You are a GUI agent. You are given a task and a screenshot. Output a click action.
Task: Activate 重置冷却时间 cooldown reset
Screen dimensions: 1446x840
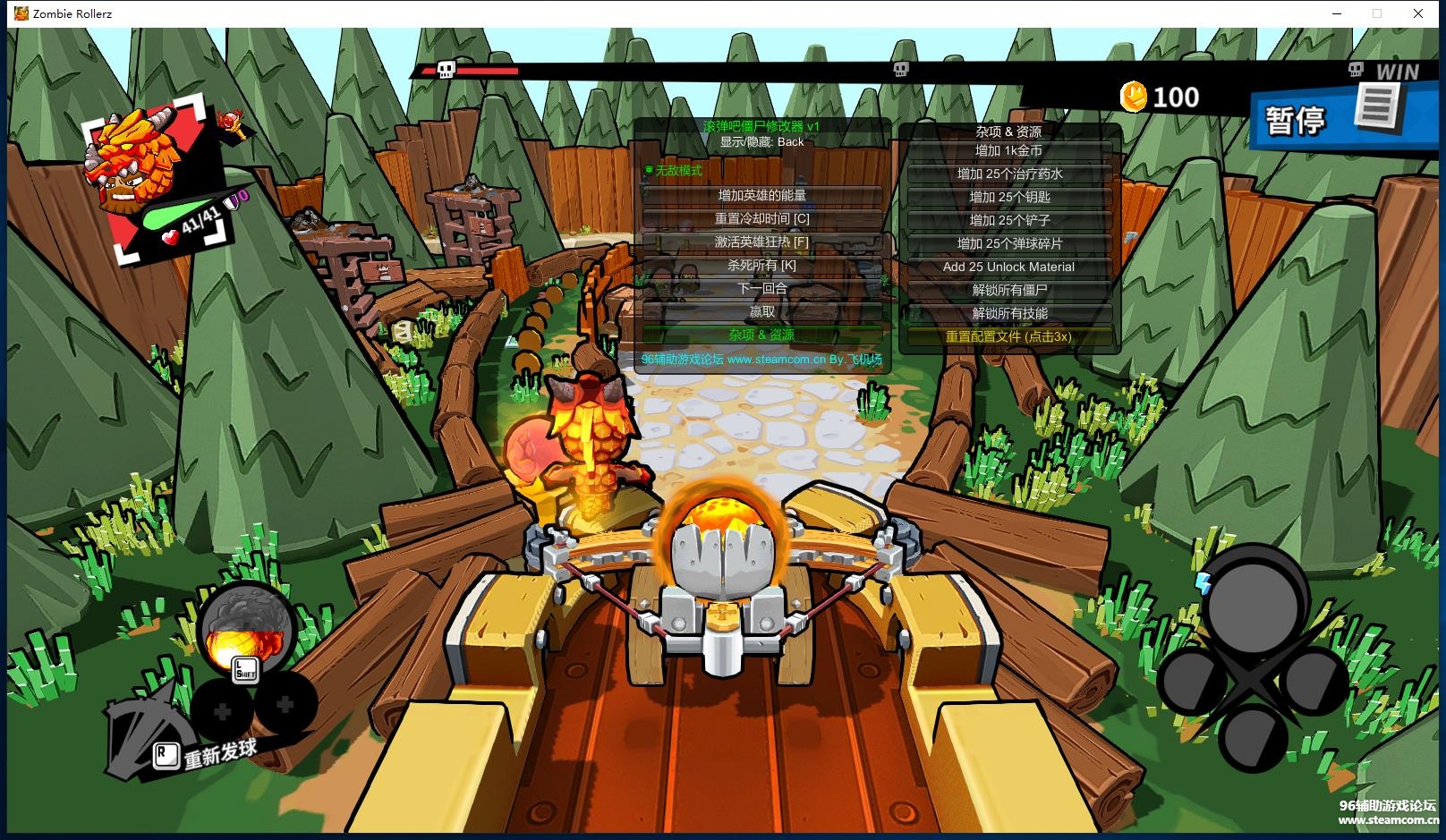click(761, 218)
